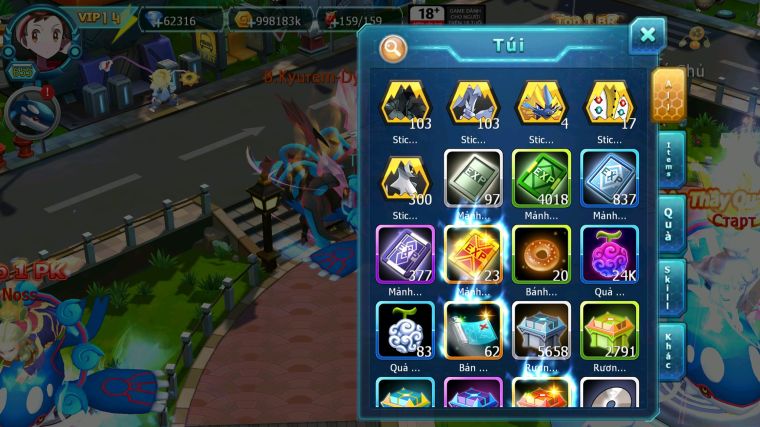This screenshot has width=760, height=427.
Task: Pick the gray EXP fragment (97)
Action: 473,179
